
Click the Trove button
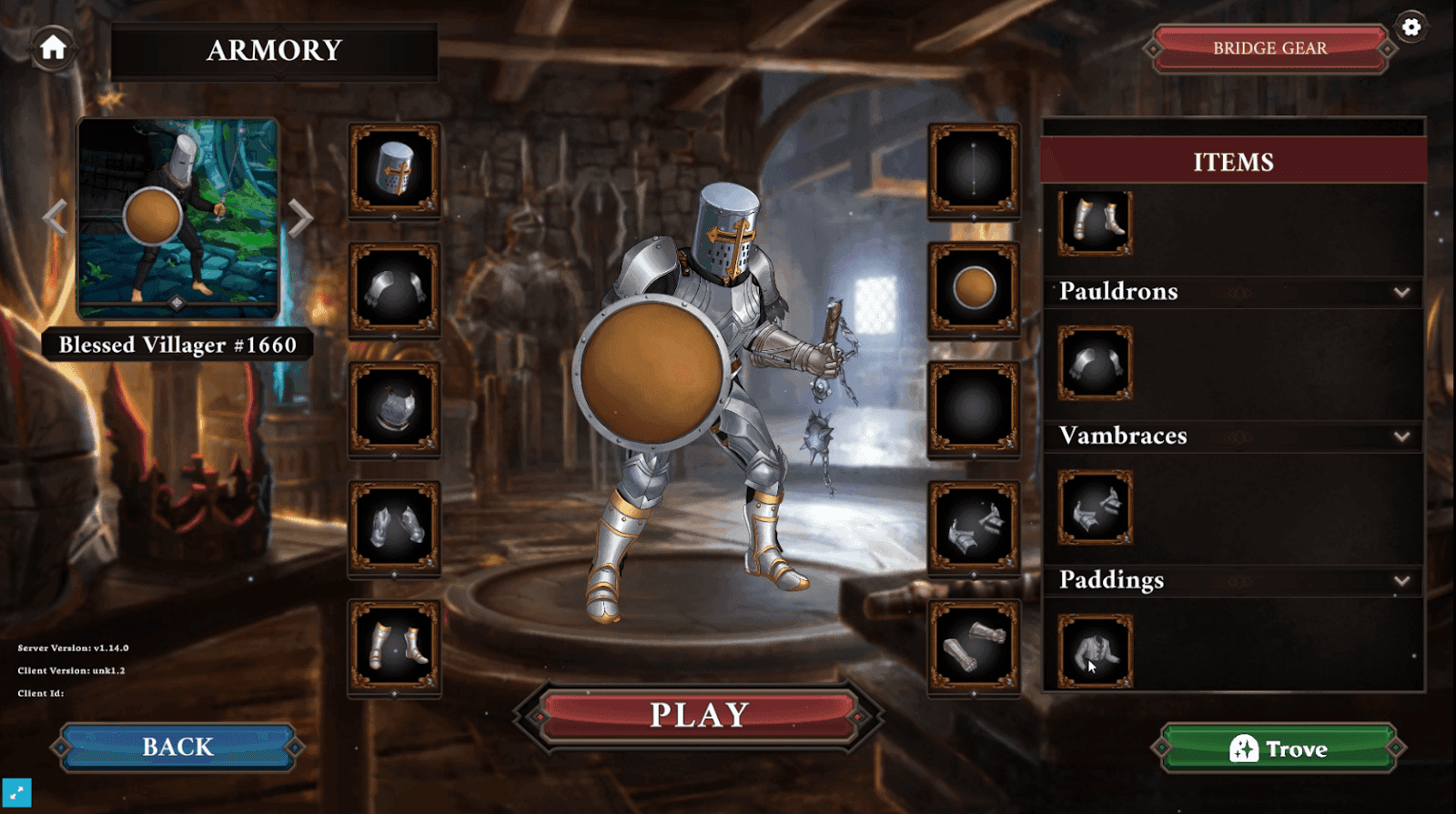(1279, 749)
